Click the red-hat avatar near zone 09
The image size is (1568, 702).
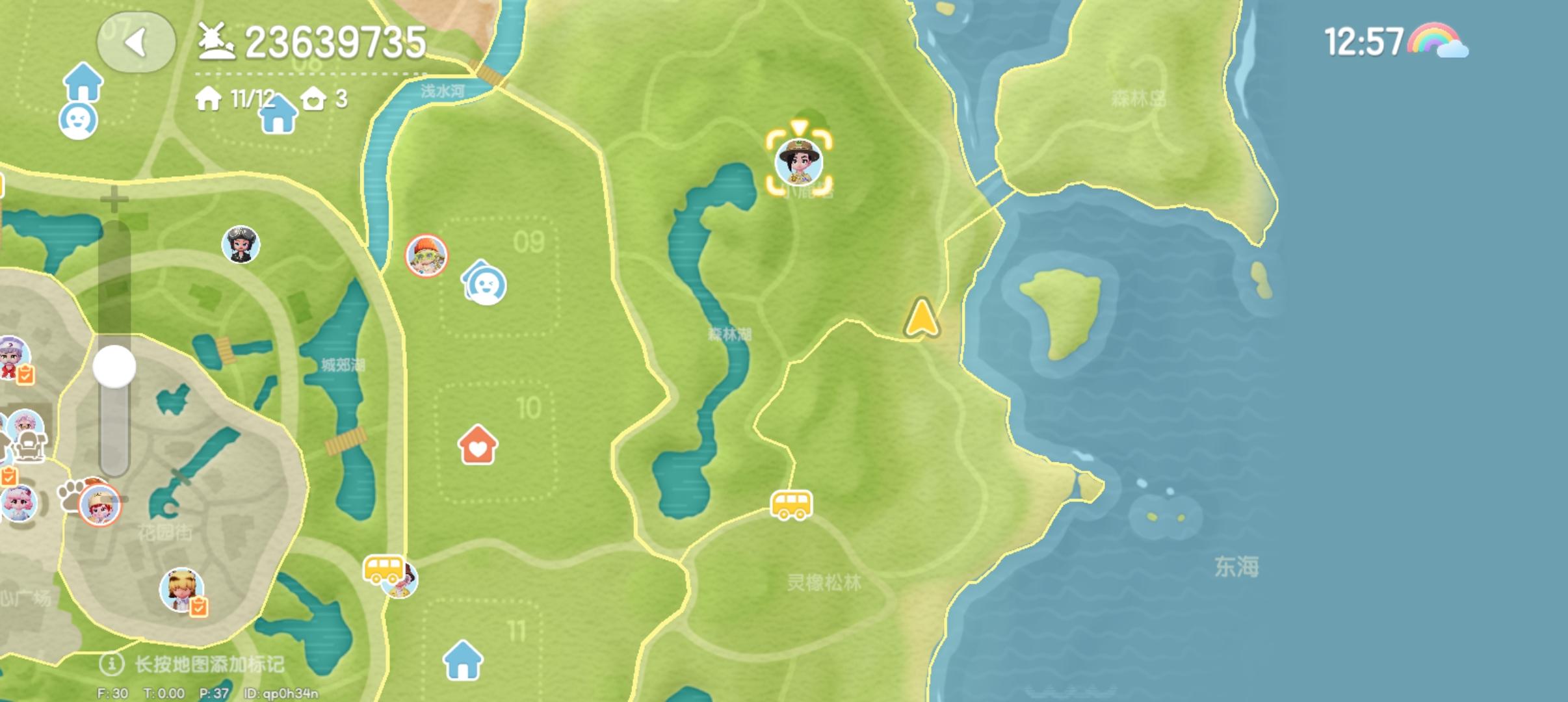coord(426,256)
